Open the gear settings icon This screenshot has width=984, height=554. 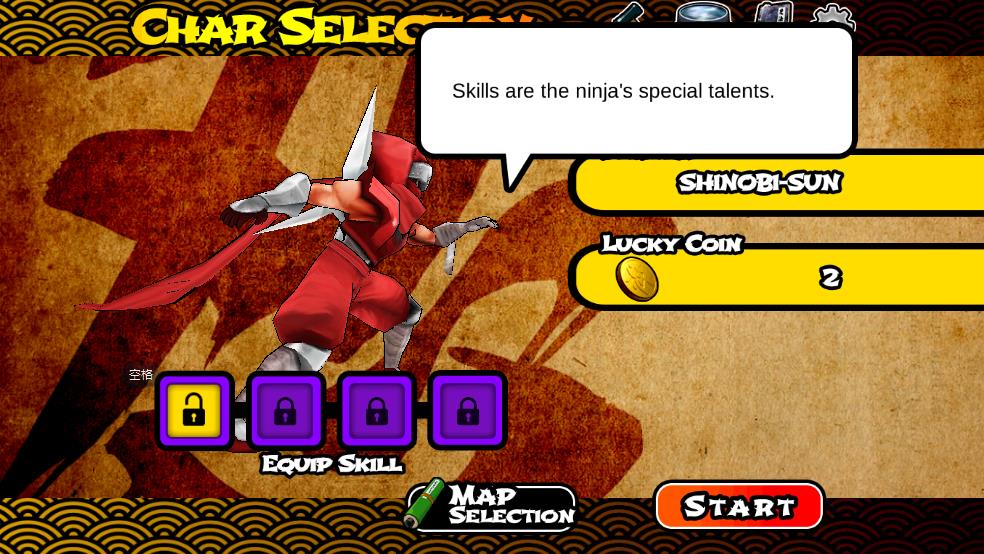point(832,16)
